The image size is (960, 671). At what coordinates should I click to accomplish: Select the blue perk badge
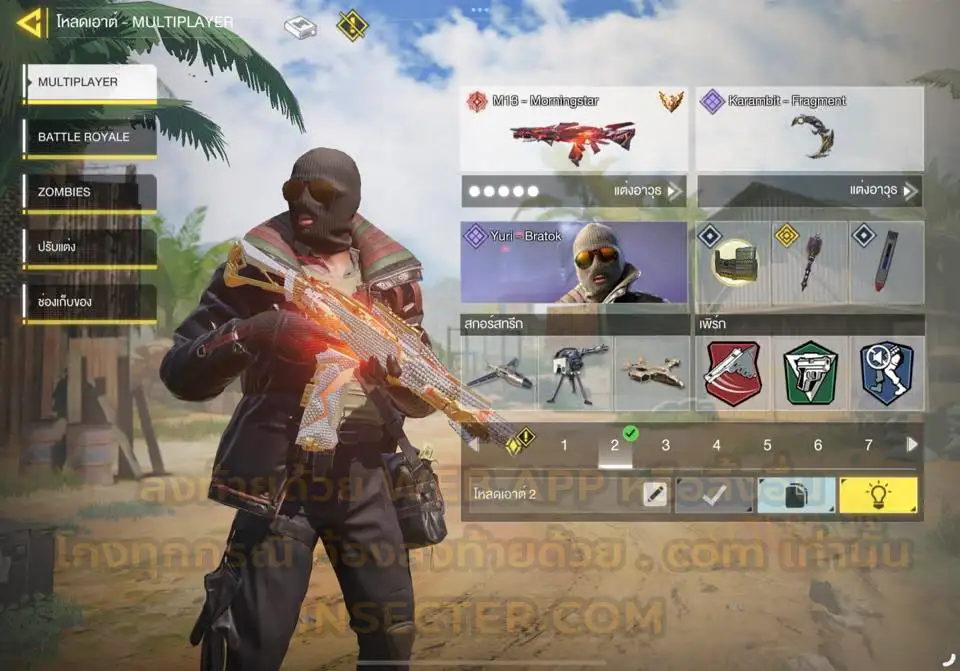pos(886,373)
